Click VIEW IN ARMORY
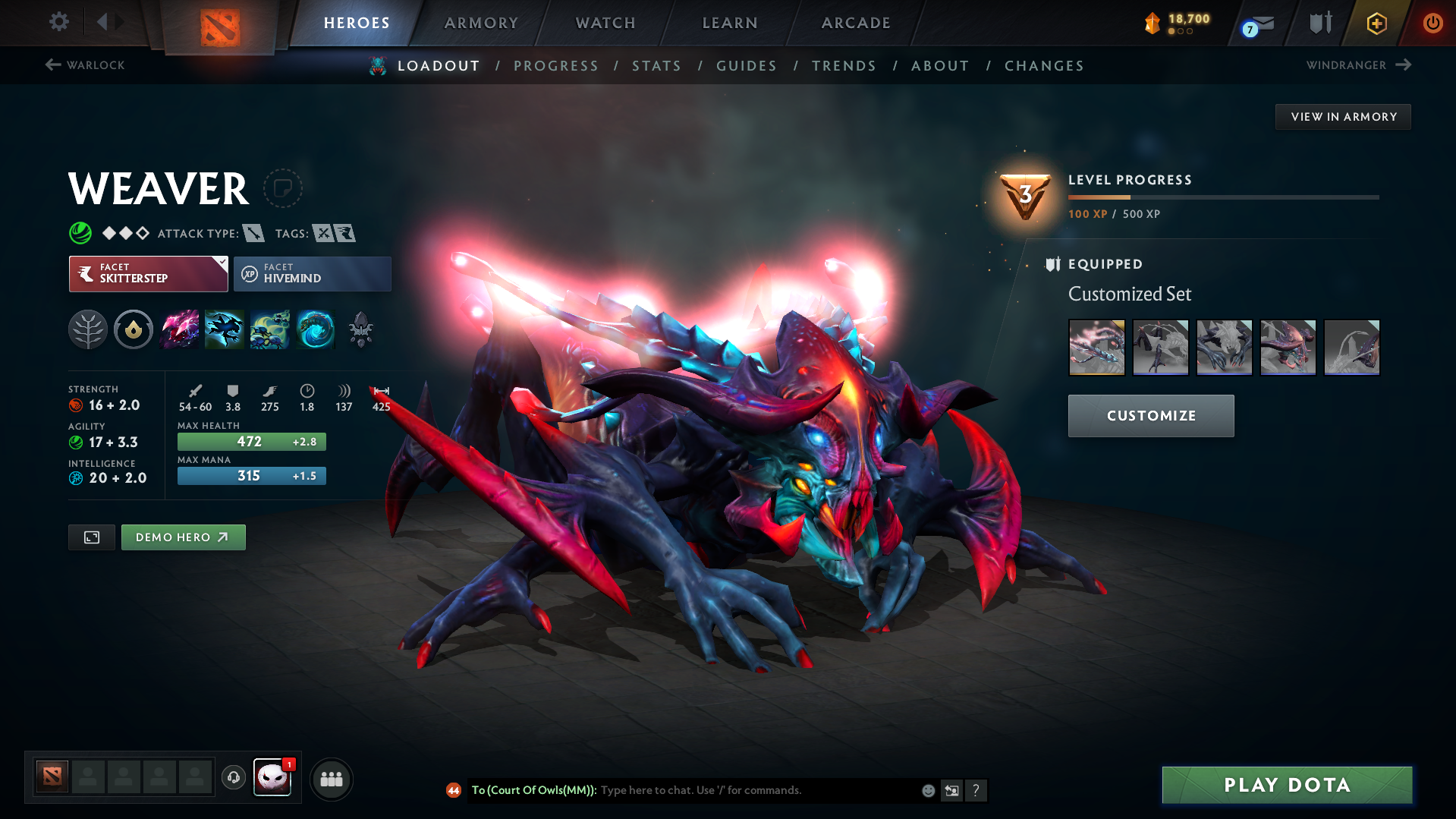Viewport: 1456px width, 819px height. [x=1342, y=116]
